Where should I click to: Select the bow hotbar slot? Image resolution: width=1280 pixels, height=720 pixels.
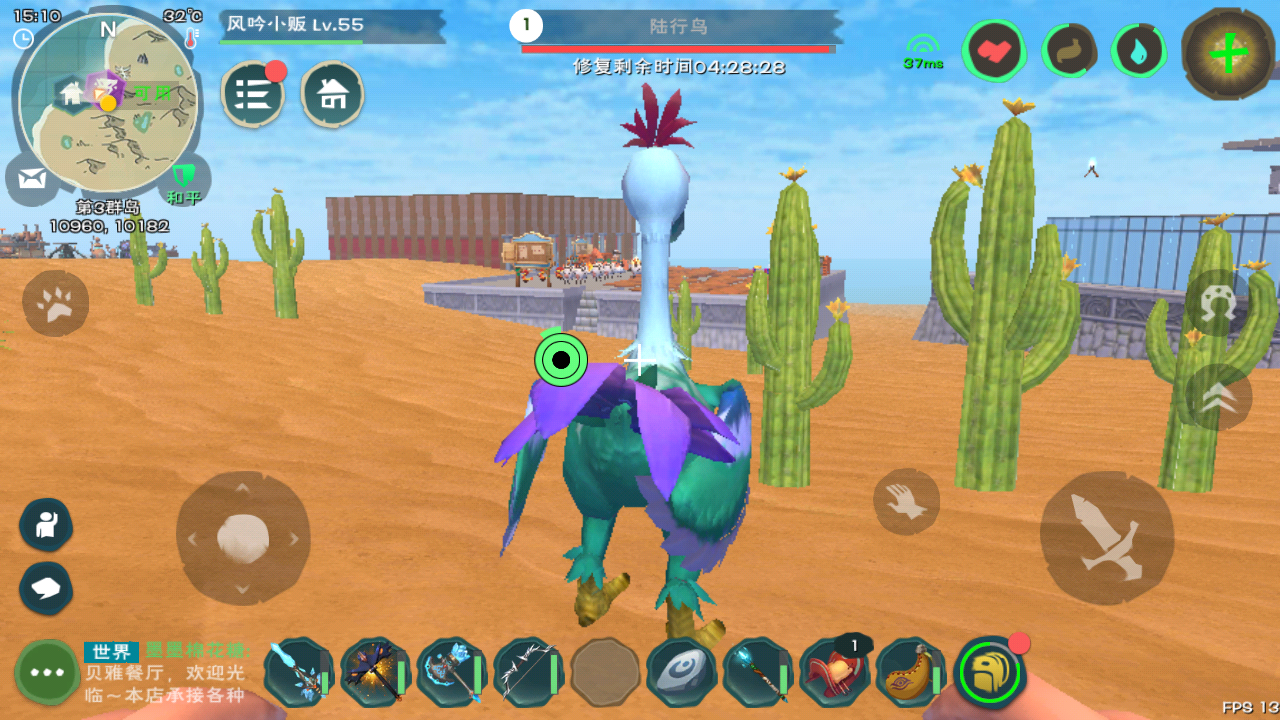point(526,672)
